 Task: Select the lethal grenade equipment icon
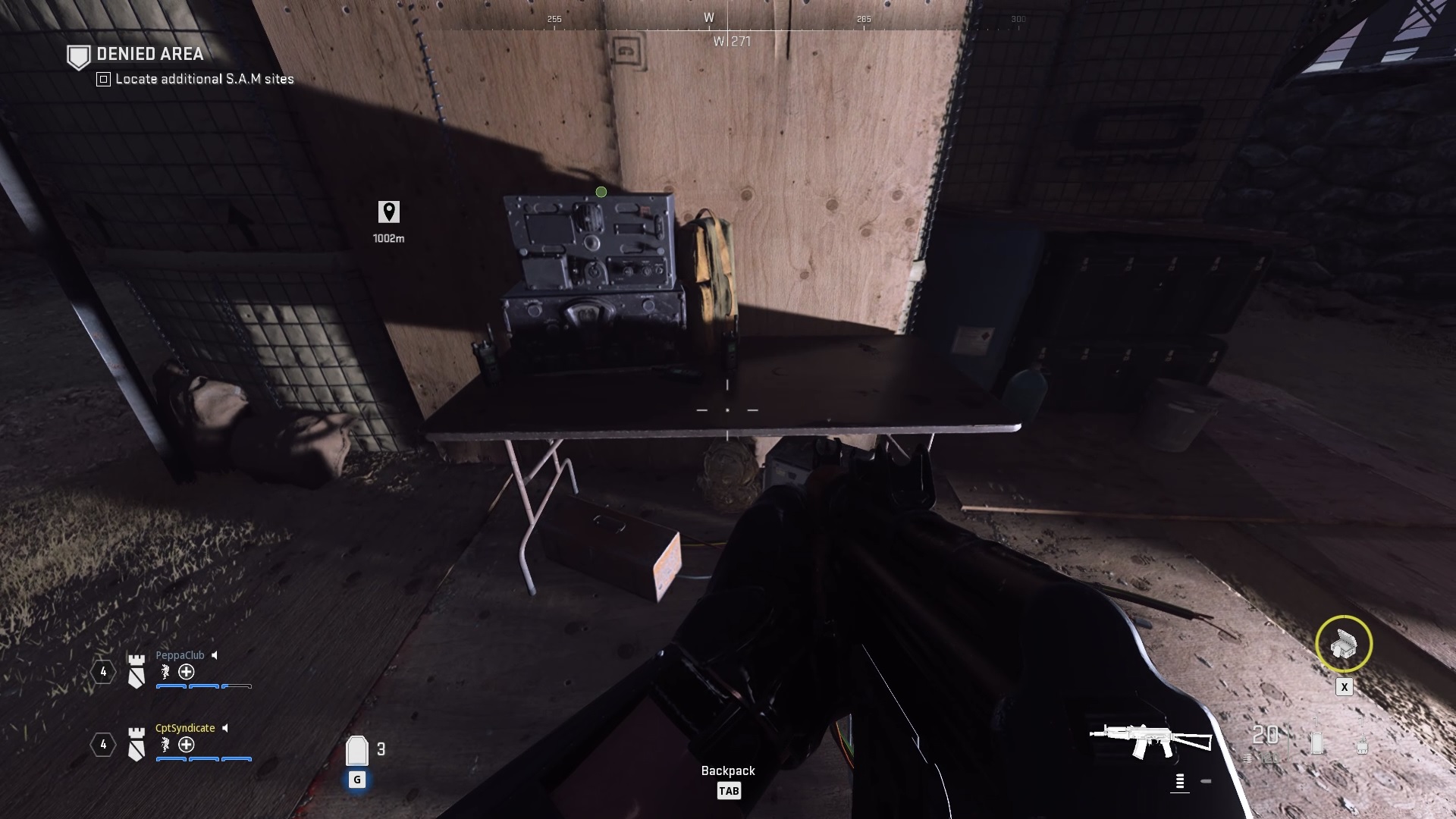[1317, 742]
